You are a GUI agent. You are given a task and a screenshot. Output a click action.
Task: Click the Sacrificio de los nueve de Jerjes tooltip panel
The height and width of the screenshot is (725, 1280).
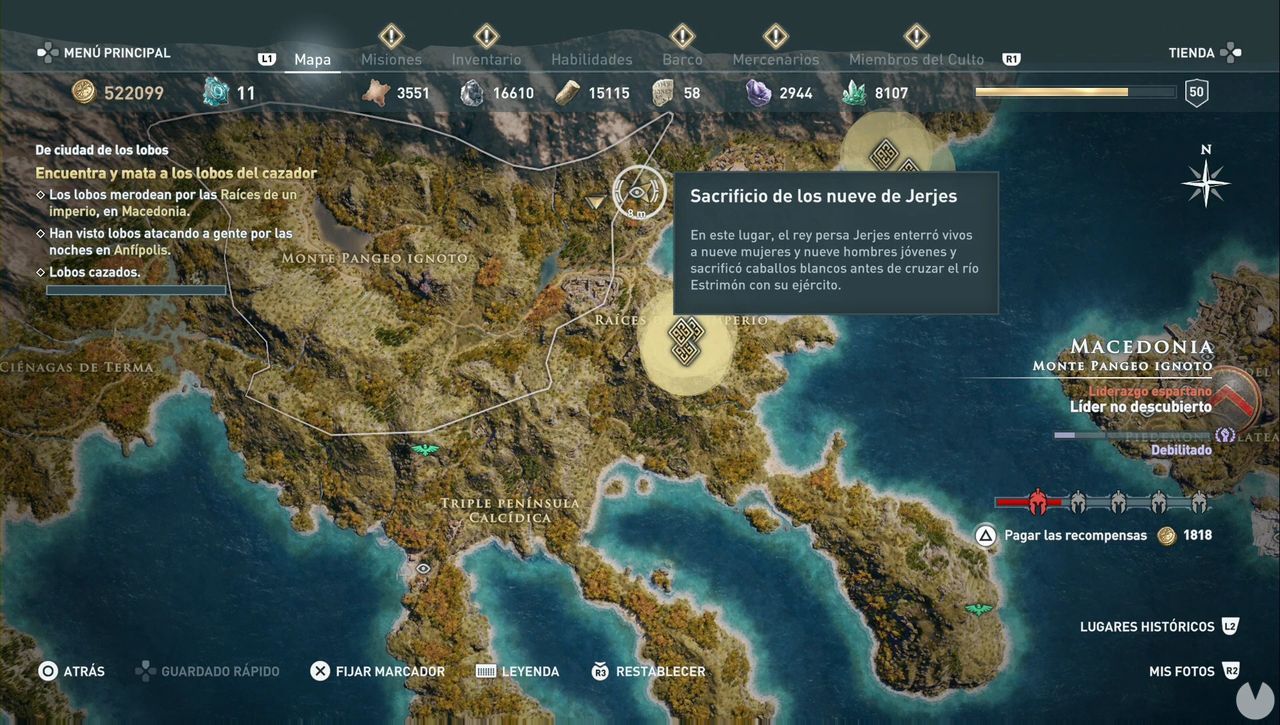pos(837,242)
